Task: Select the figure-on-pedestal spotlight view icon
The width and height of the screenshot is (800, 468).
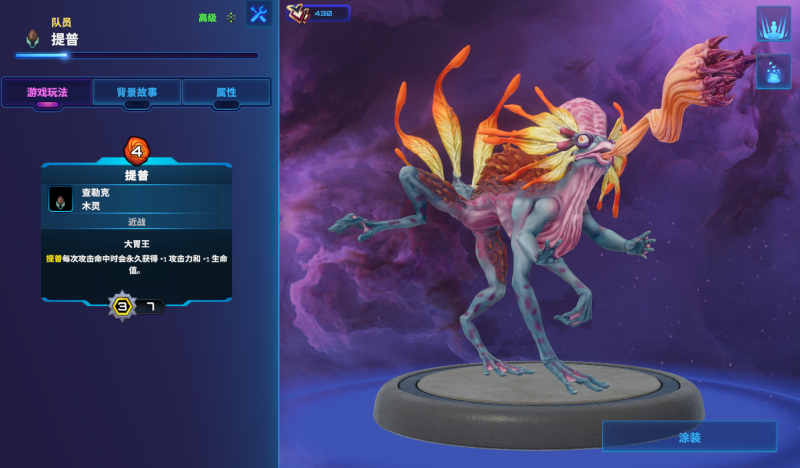Action: pyautogui.click(x=773, y=23)
